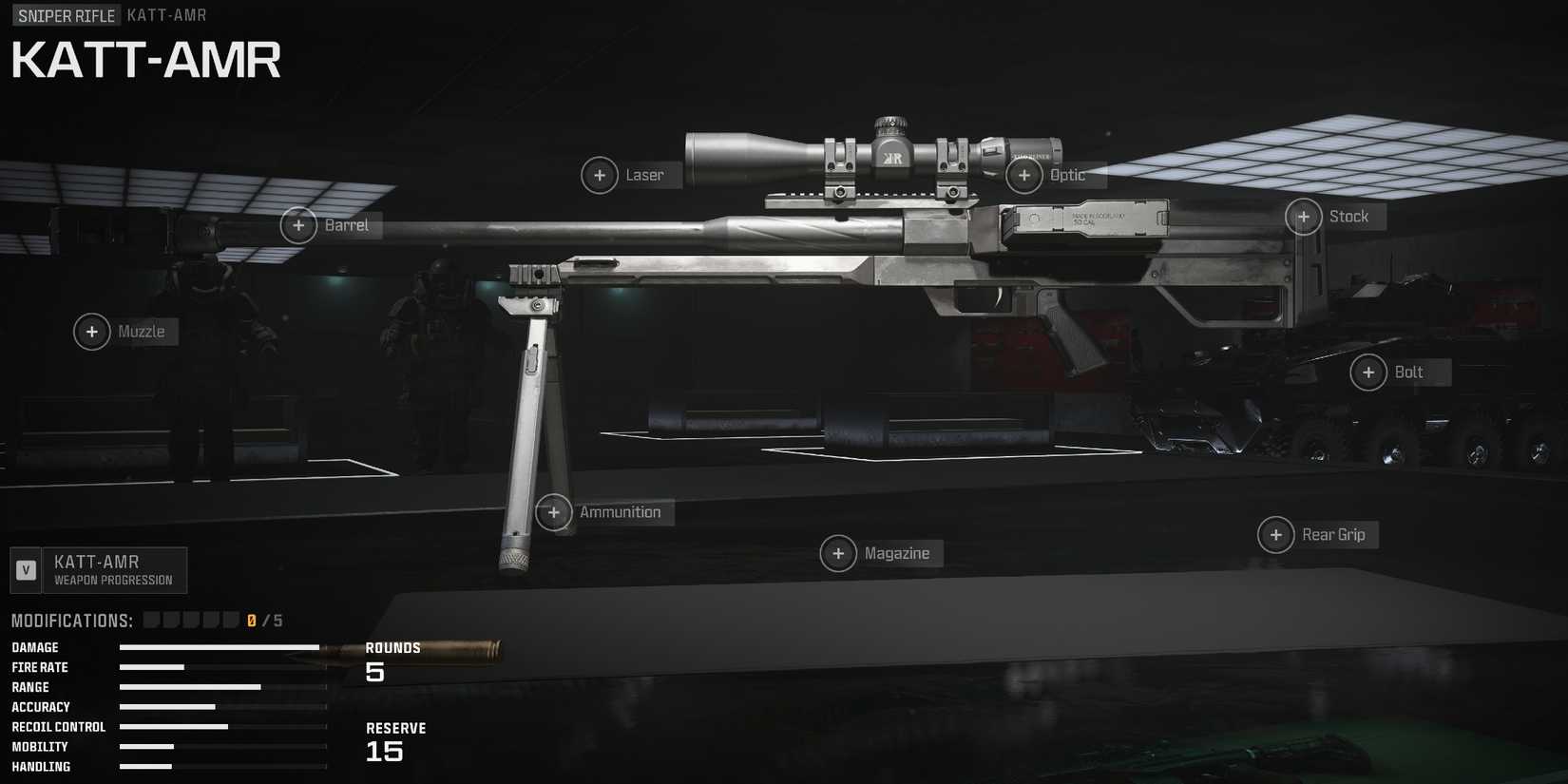1568x784 pixels.
Task: Toggle the second modification slot pip
Action: (172, 619)
